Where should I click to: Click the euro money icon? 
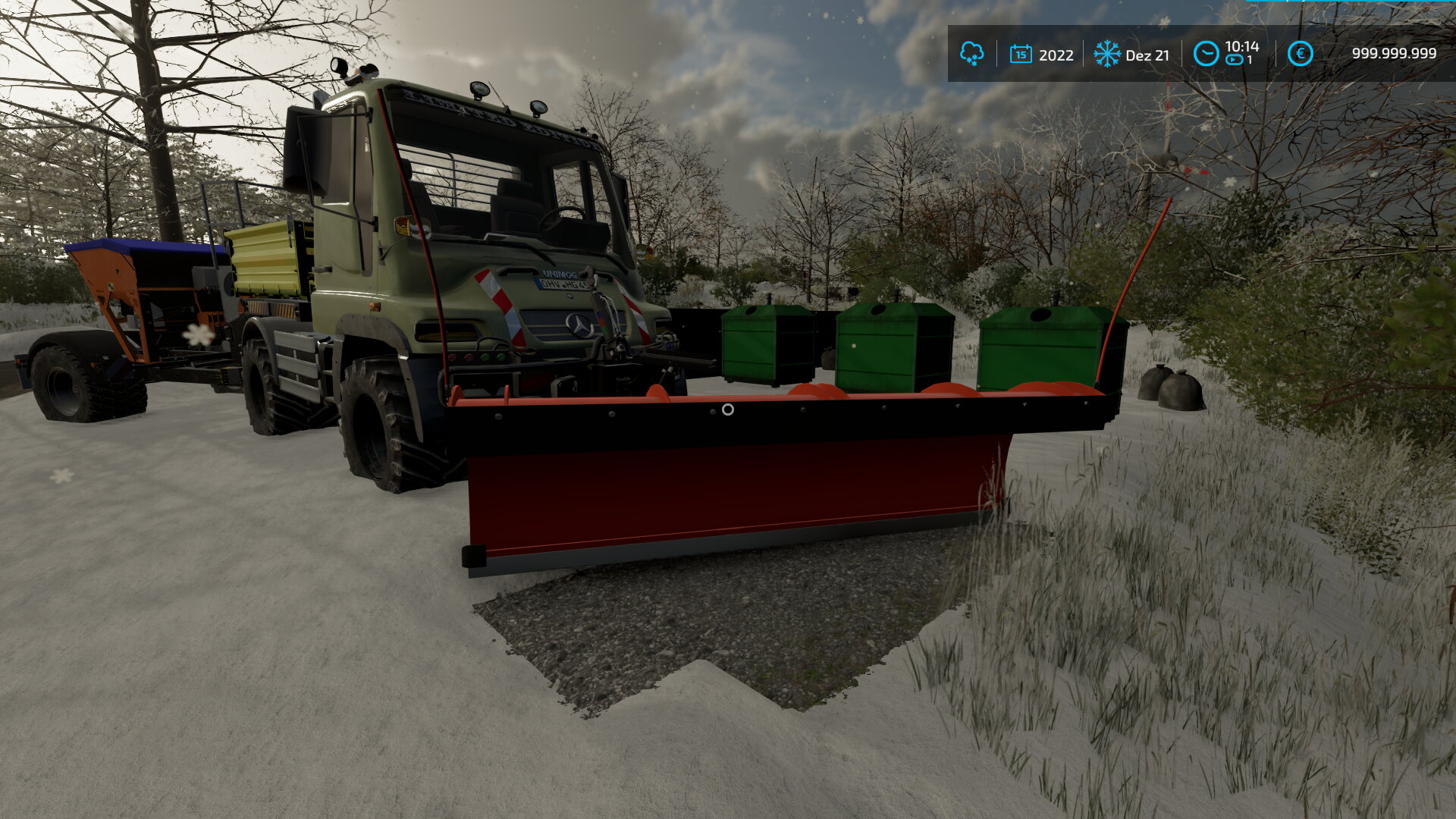point(1300,54)
